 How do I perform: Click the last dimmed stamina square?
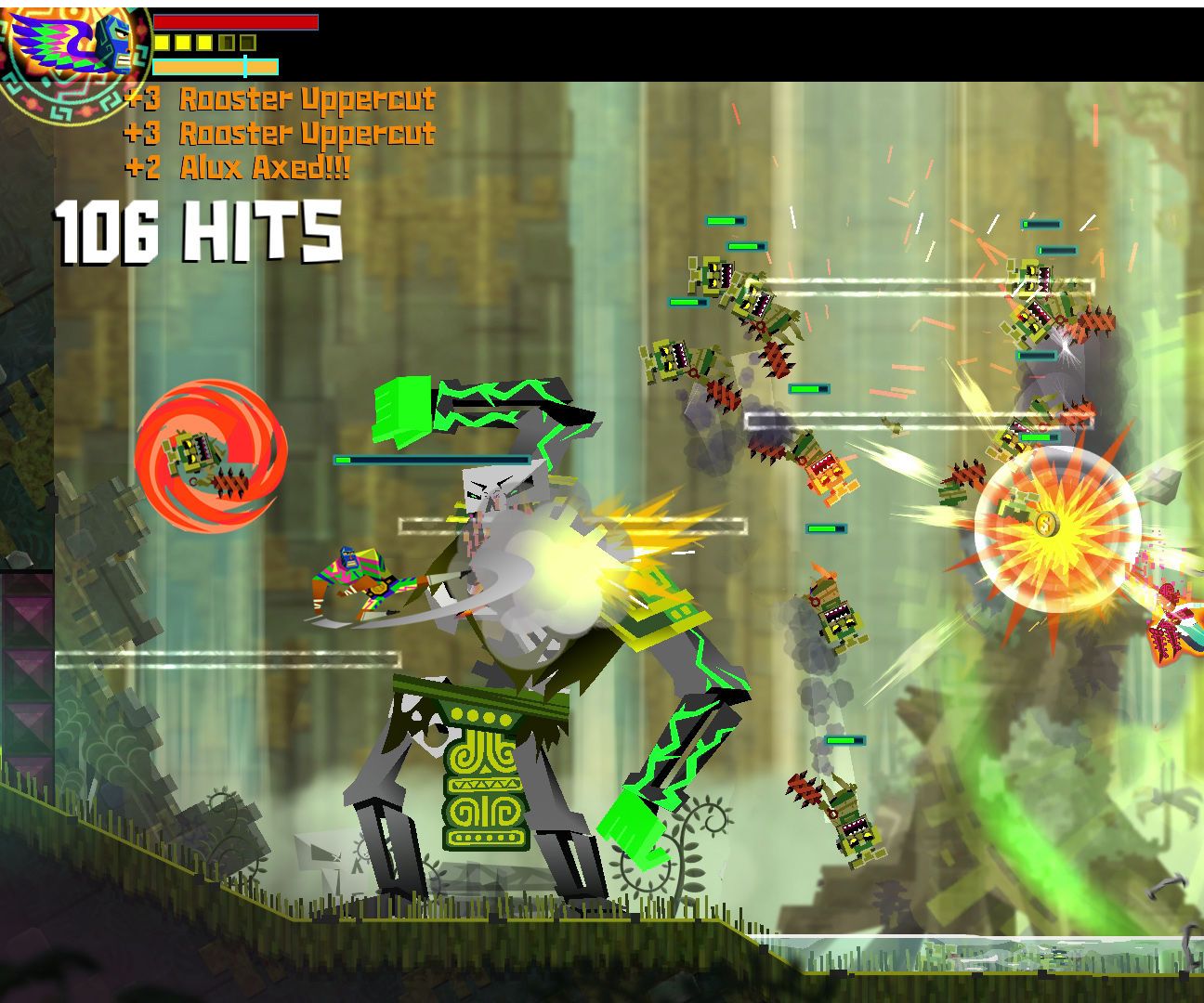pyautogui.click(x=247, y=43)
